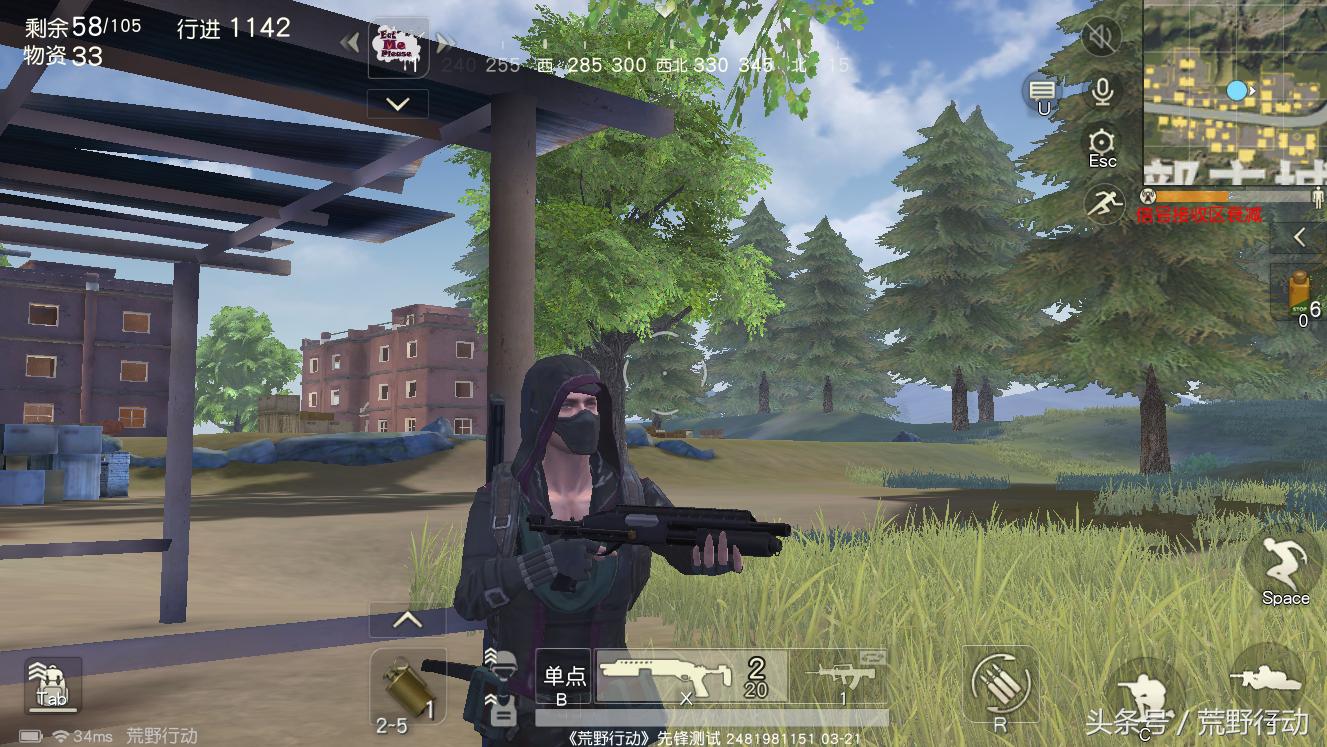The width and height of the screenshot is (1327, 747).
Task: Open settings via the gear icon
Action: click(x=1102, y=146)
